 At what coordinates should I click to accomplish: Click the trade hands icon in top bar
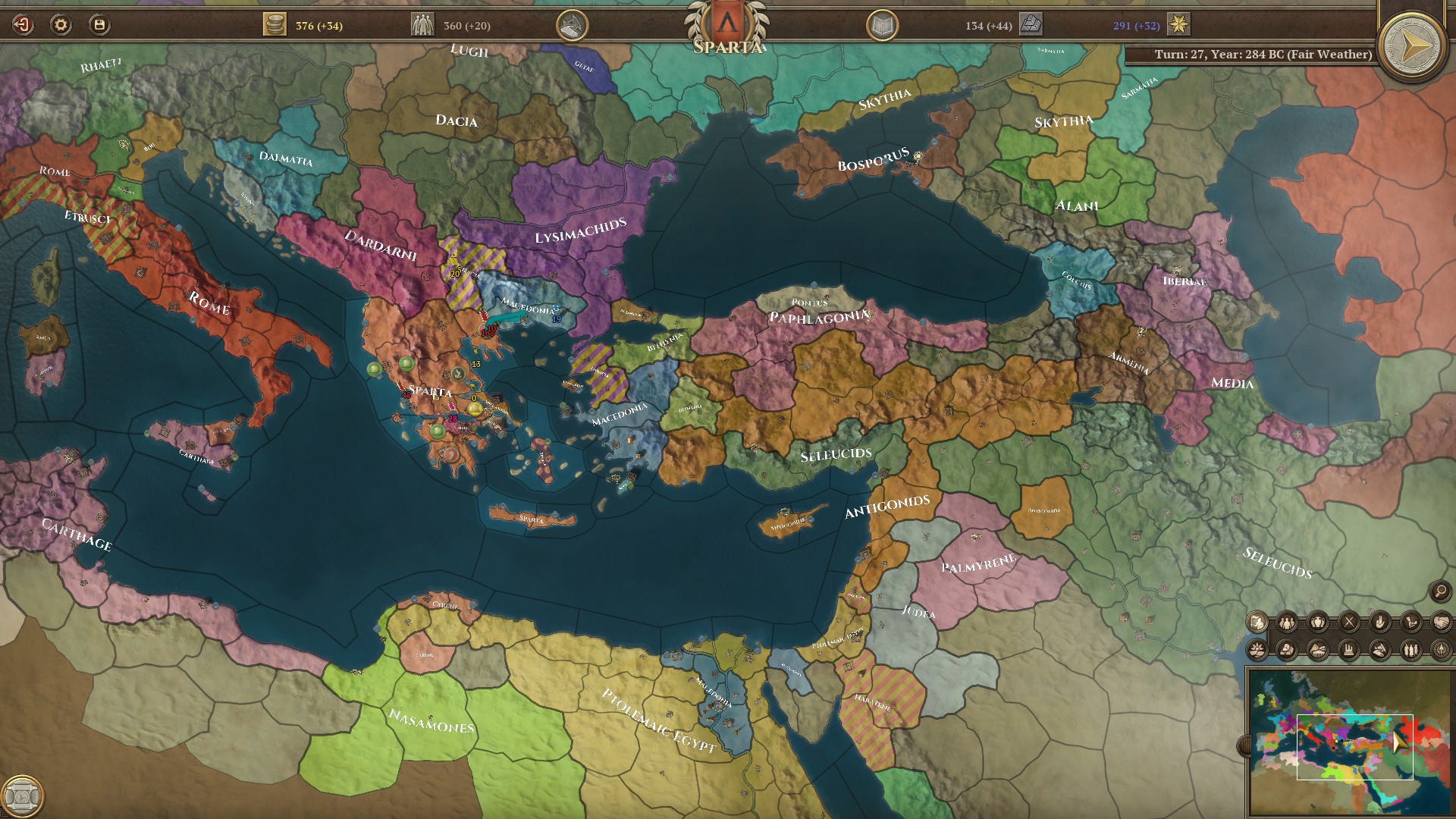click(574, 24)
